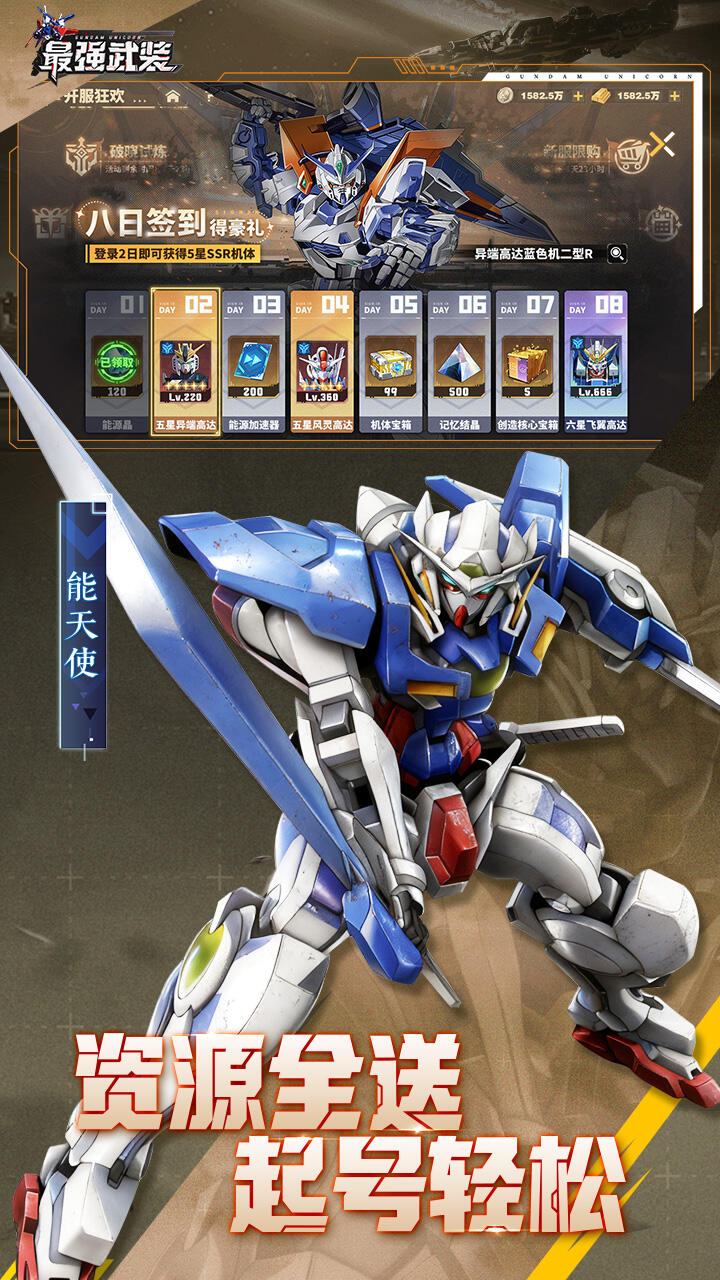Image resolution: width=720 pixels, height=1280 pixels.
Task: Close the eight-day sign-in panel
Action: (x=661, y=144)
